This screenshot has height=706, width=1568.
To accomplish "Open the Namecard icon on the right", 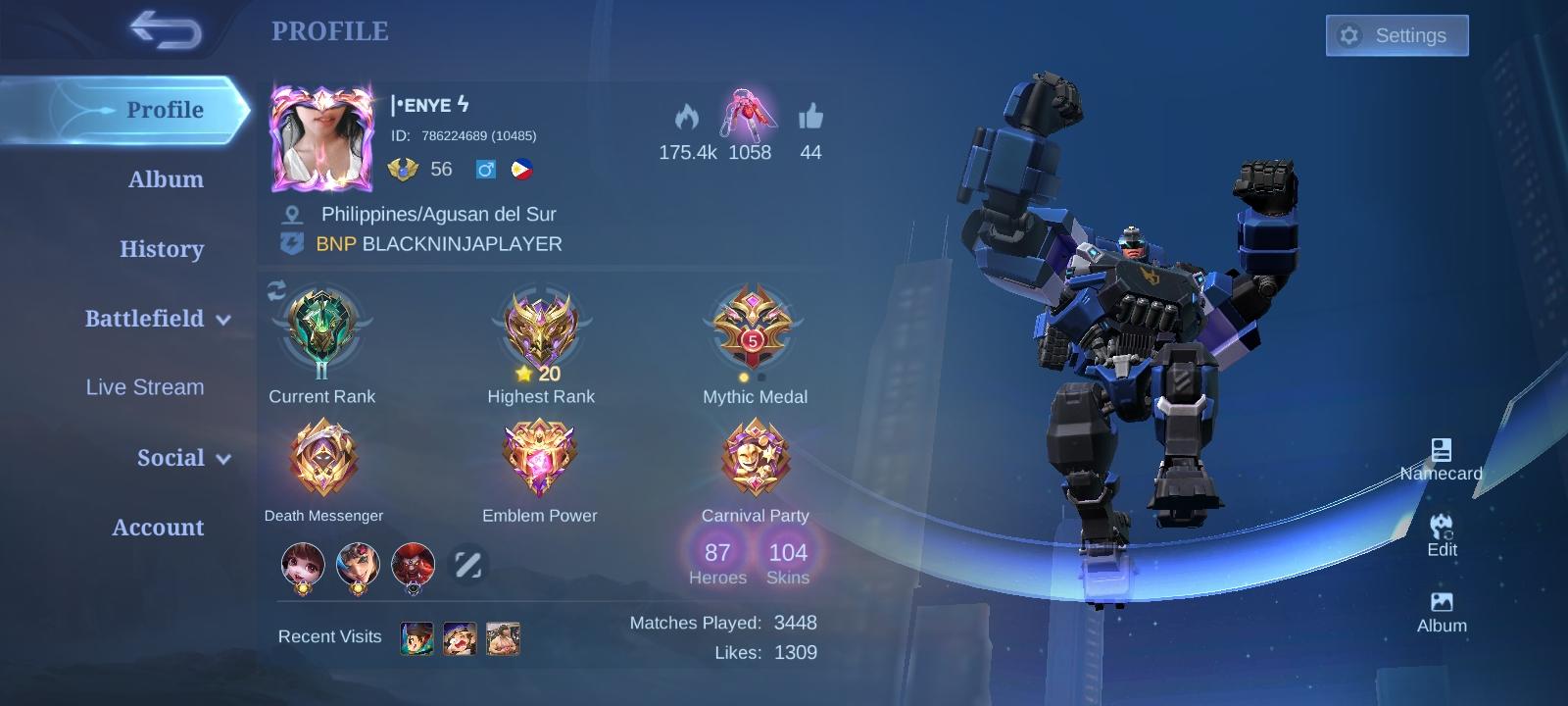I will click(1441, 451).
